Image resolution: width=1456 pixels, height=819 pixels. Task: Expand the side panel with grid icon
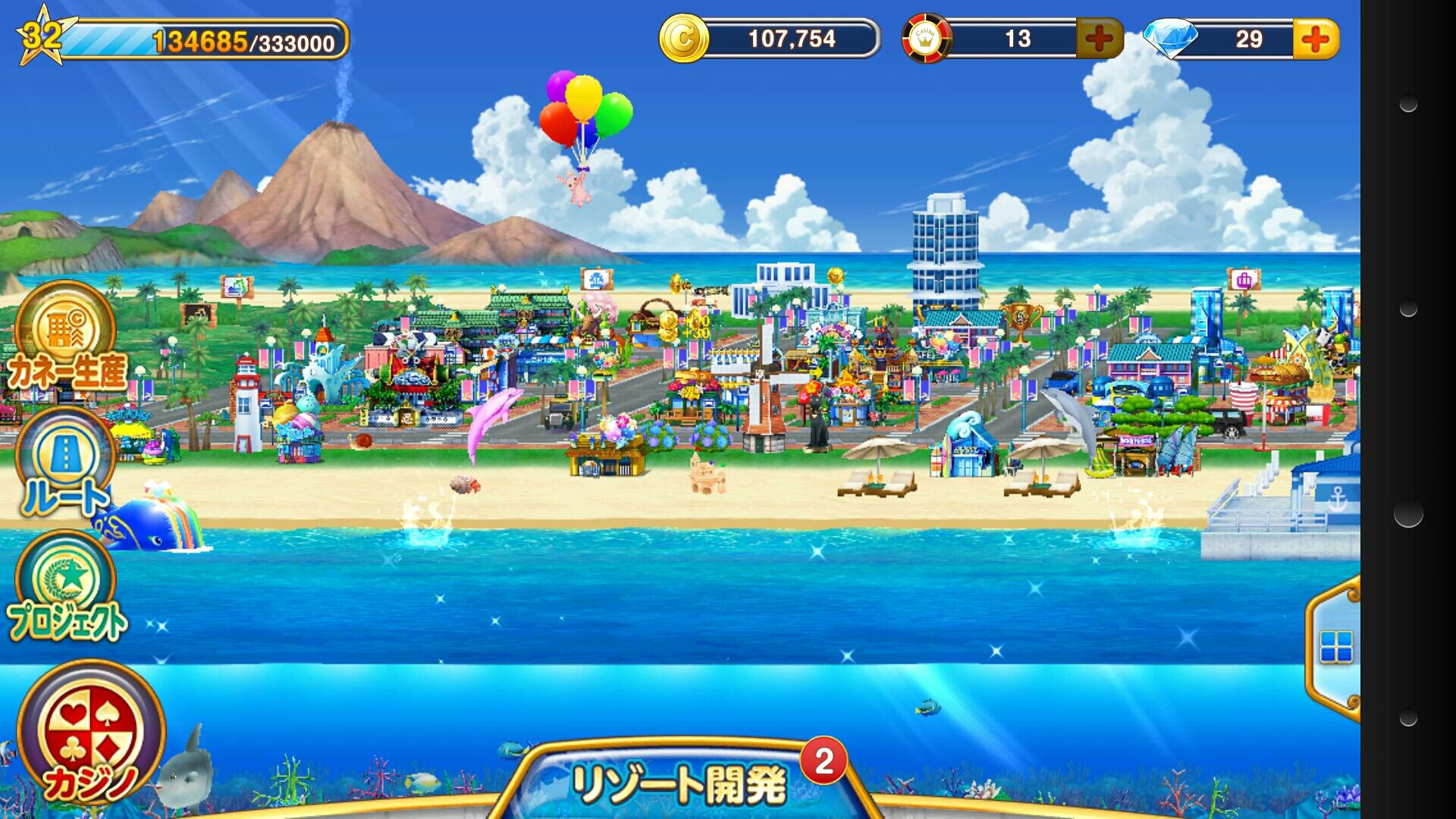pos(1335,647)
